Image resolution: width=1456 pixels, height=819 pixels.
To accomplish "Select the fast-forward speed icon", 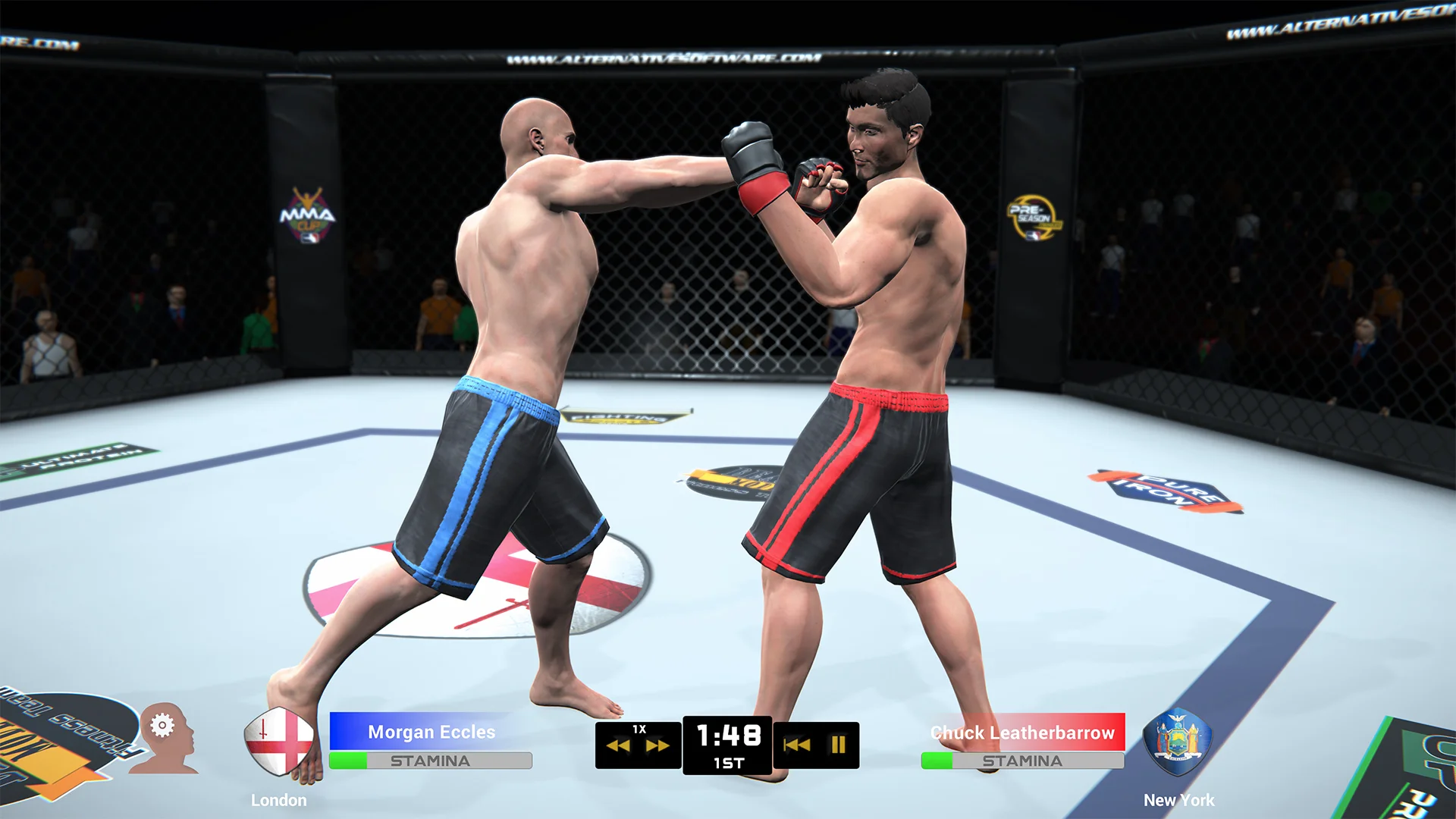I will [x=659, y=745].
